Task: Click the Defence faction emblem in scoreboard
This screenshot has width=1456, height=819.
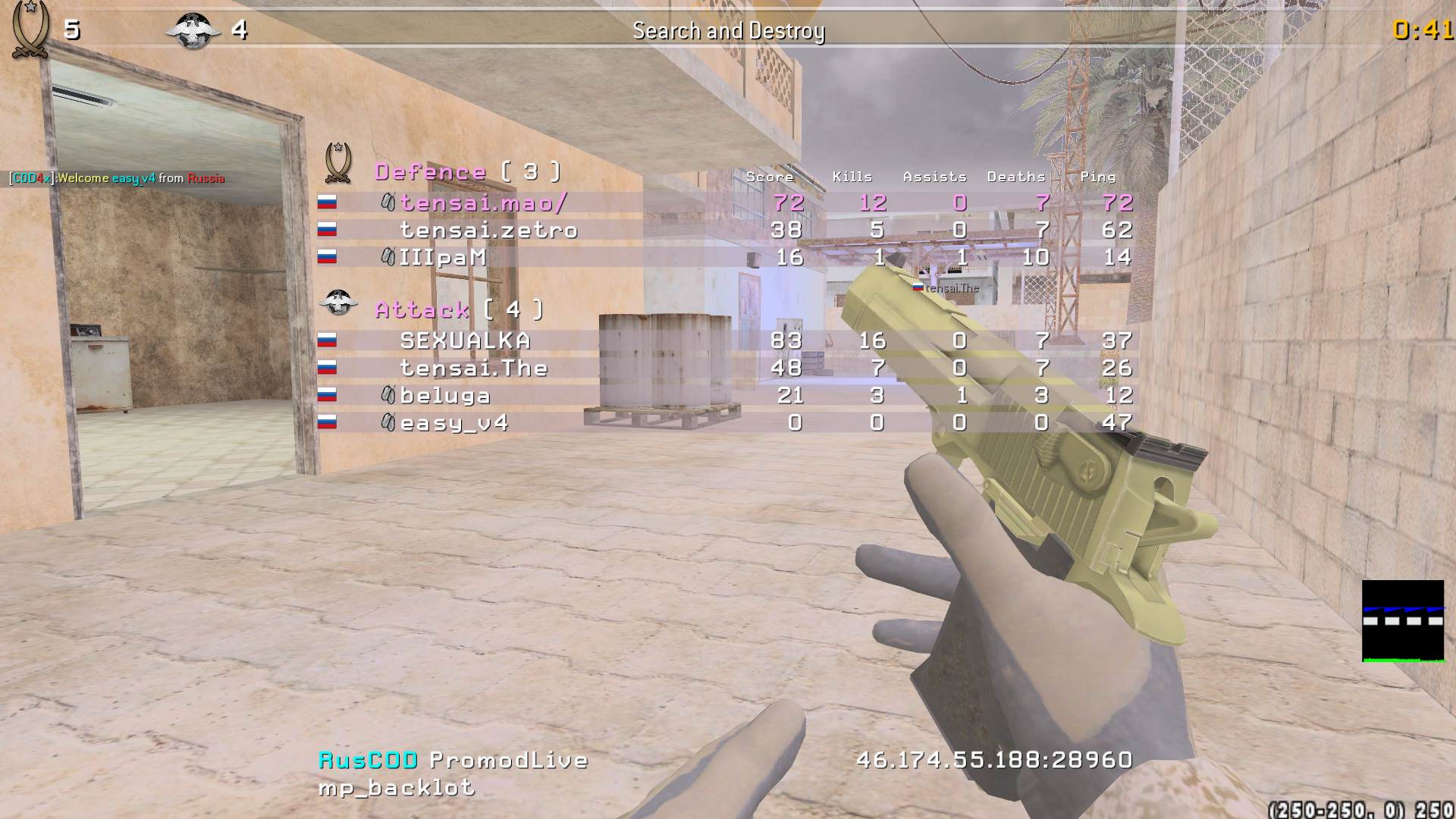Action: (x=338, y=162)
